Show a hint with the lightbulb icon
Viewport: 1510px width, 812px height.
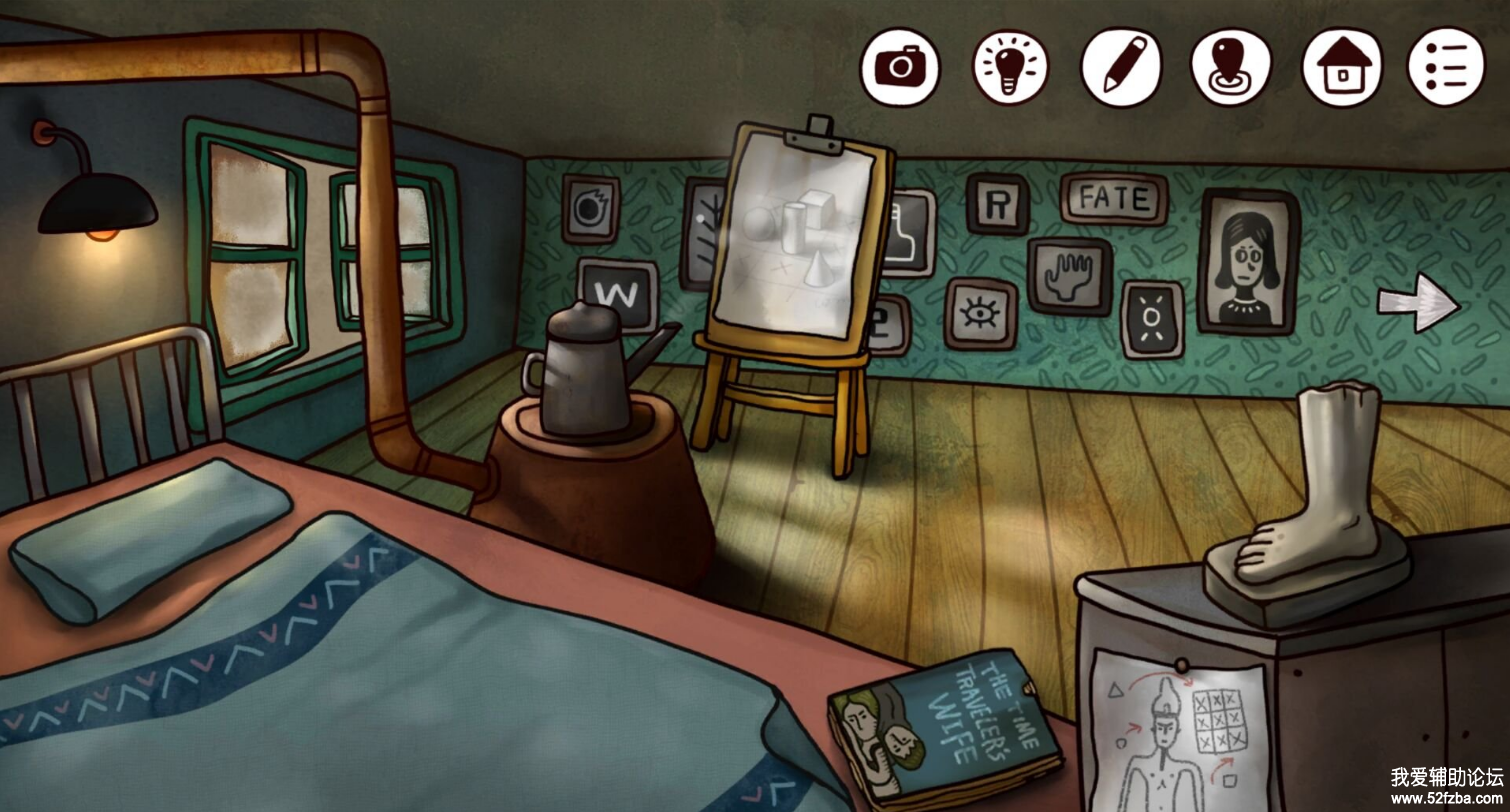click(x=1011, y=66)
